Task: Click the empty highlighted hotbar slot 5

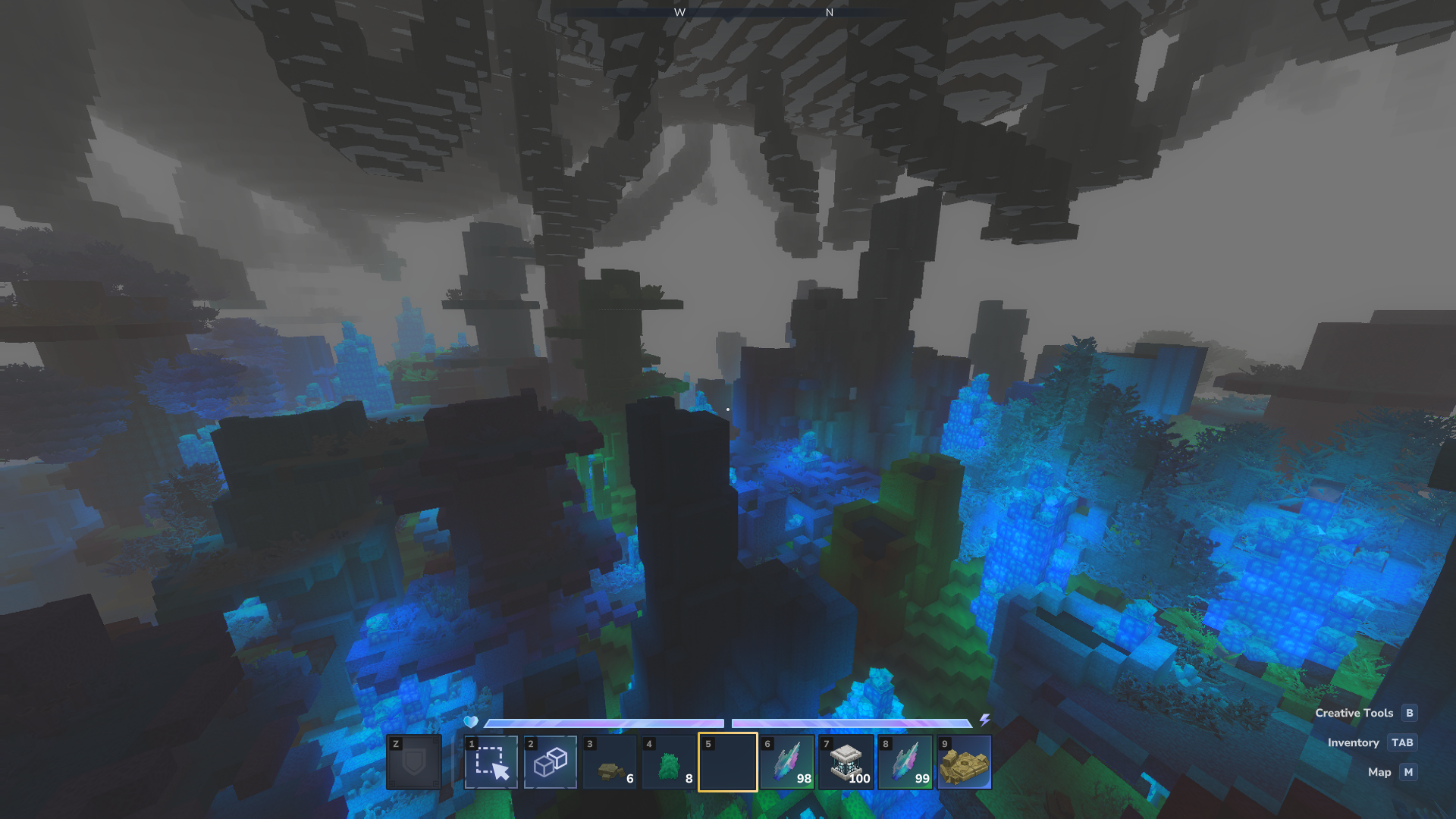Action: 728,762
